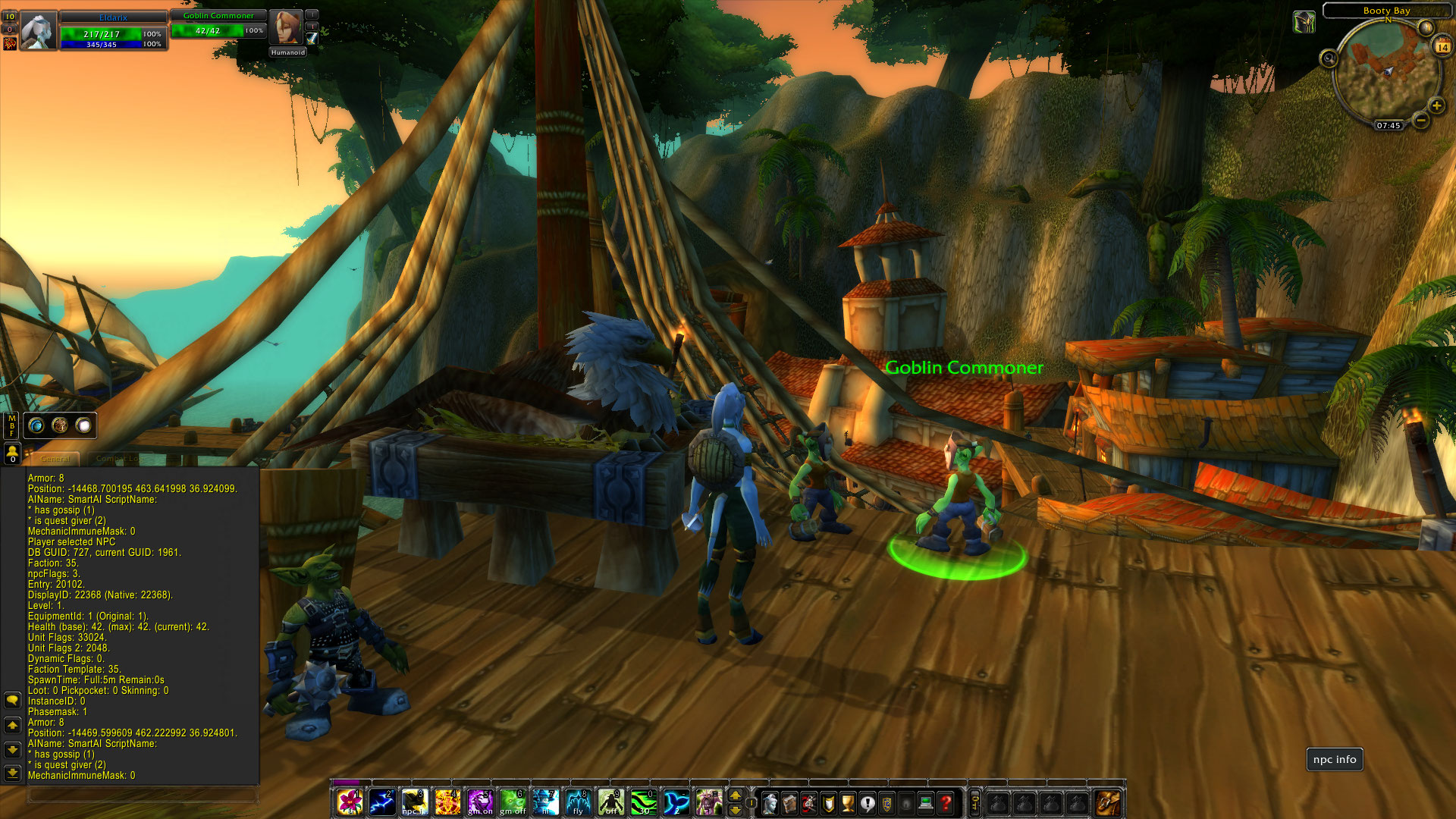
Task: Trigger the 'npc i' macro in slot 3
Action: pyautogui.click(x=414, y=800)
